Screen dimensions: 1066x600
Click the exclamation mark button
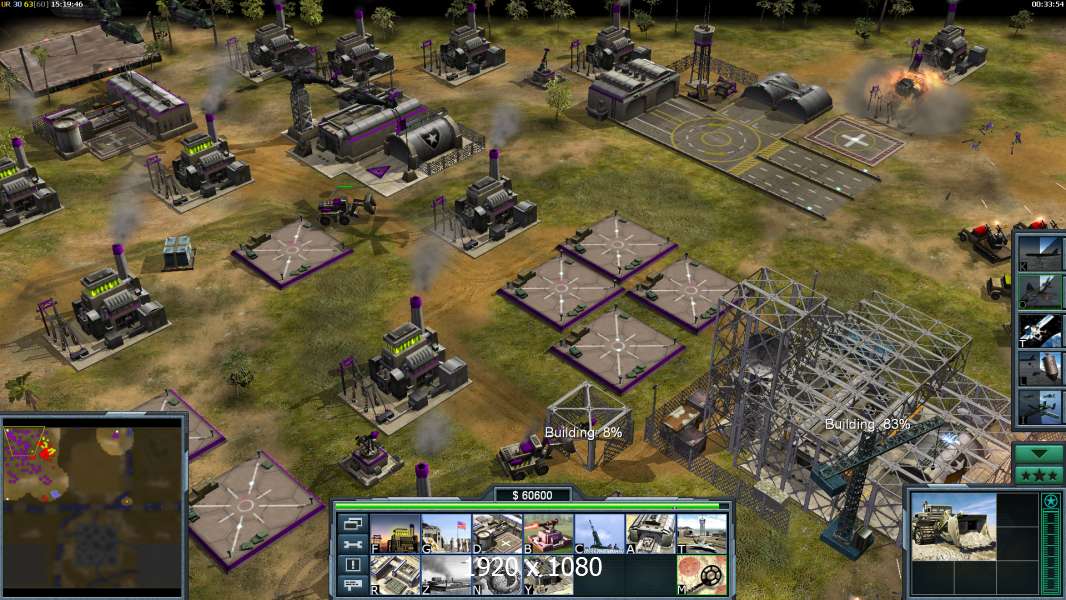point(352,565)
